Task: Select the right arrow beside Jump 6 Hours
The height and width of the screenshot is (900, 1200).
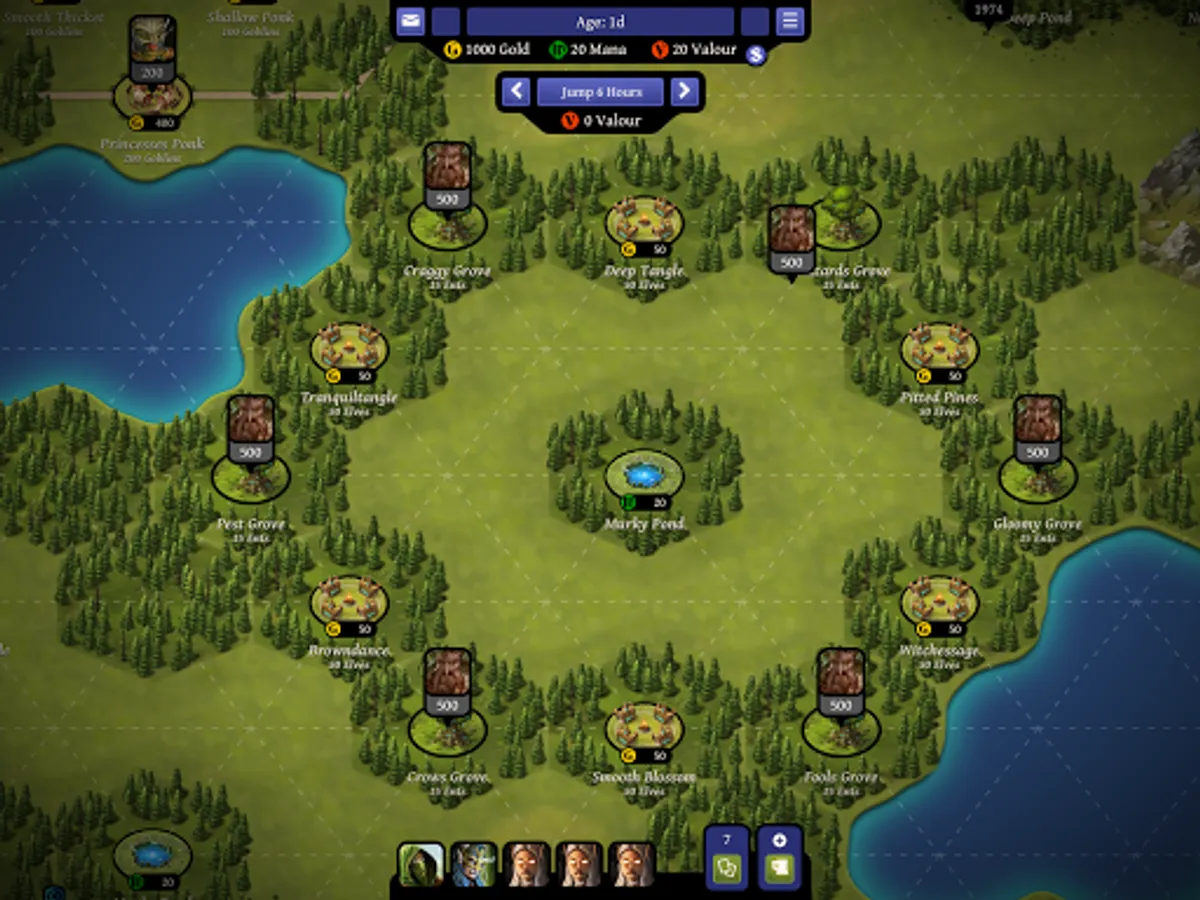Action: coord(684,92)
